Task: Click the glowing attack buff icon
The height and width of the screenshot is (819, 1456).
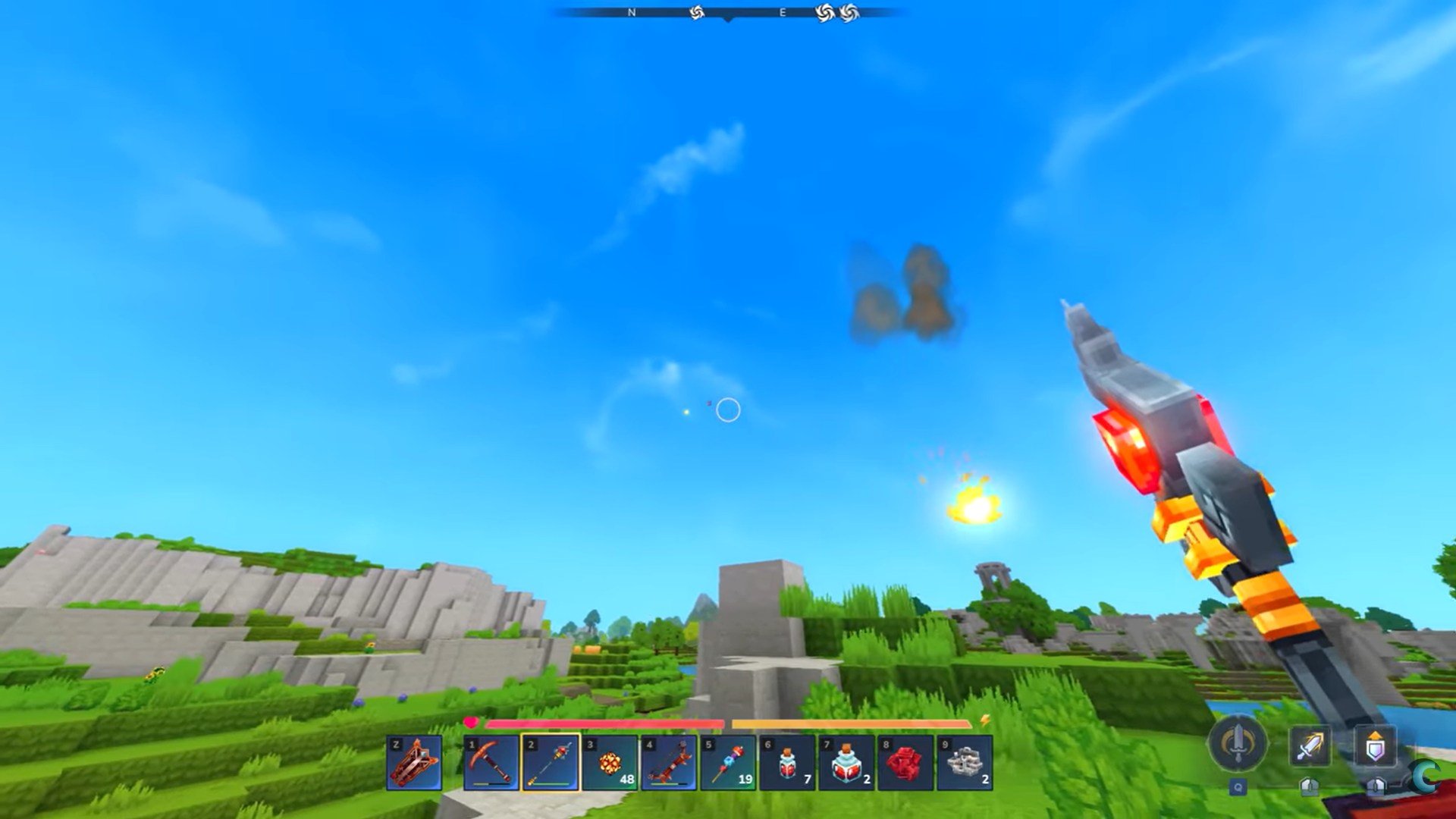Action: click(x=1310, y=745)
